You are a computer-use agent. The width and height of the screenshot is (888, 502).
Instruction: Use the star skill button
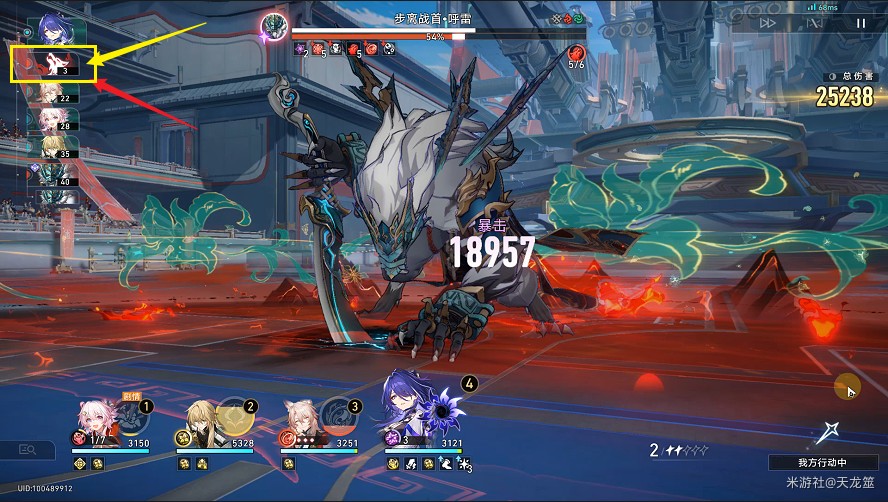coord(827,433)
